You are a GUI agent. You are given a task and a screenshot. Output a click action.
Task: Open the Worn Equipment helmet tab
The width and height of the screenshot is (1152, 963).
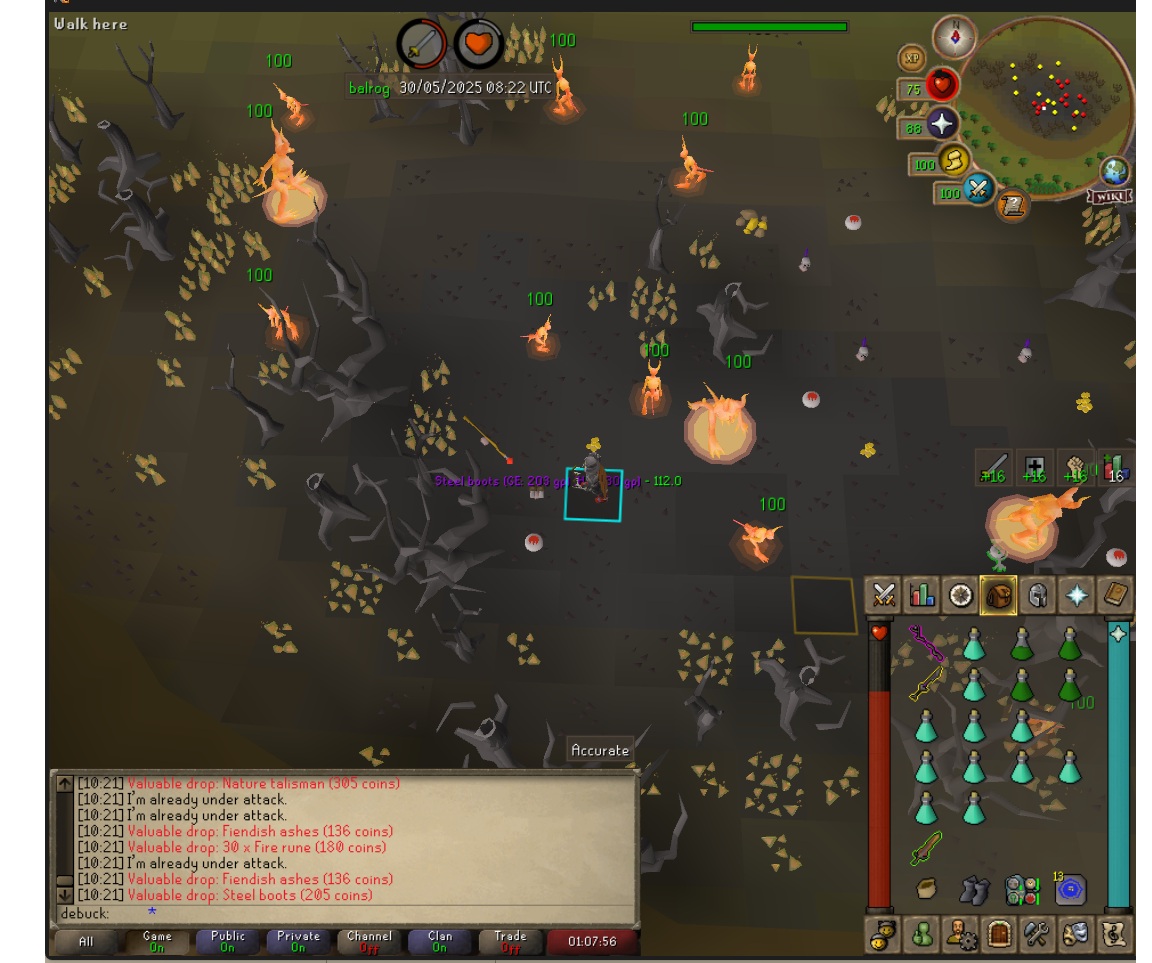tap(1038, 595)
